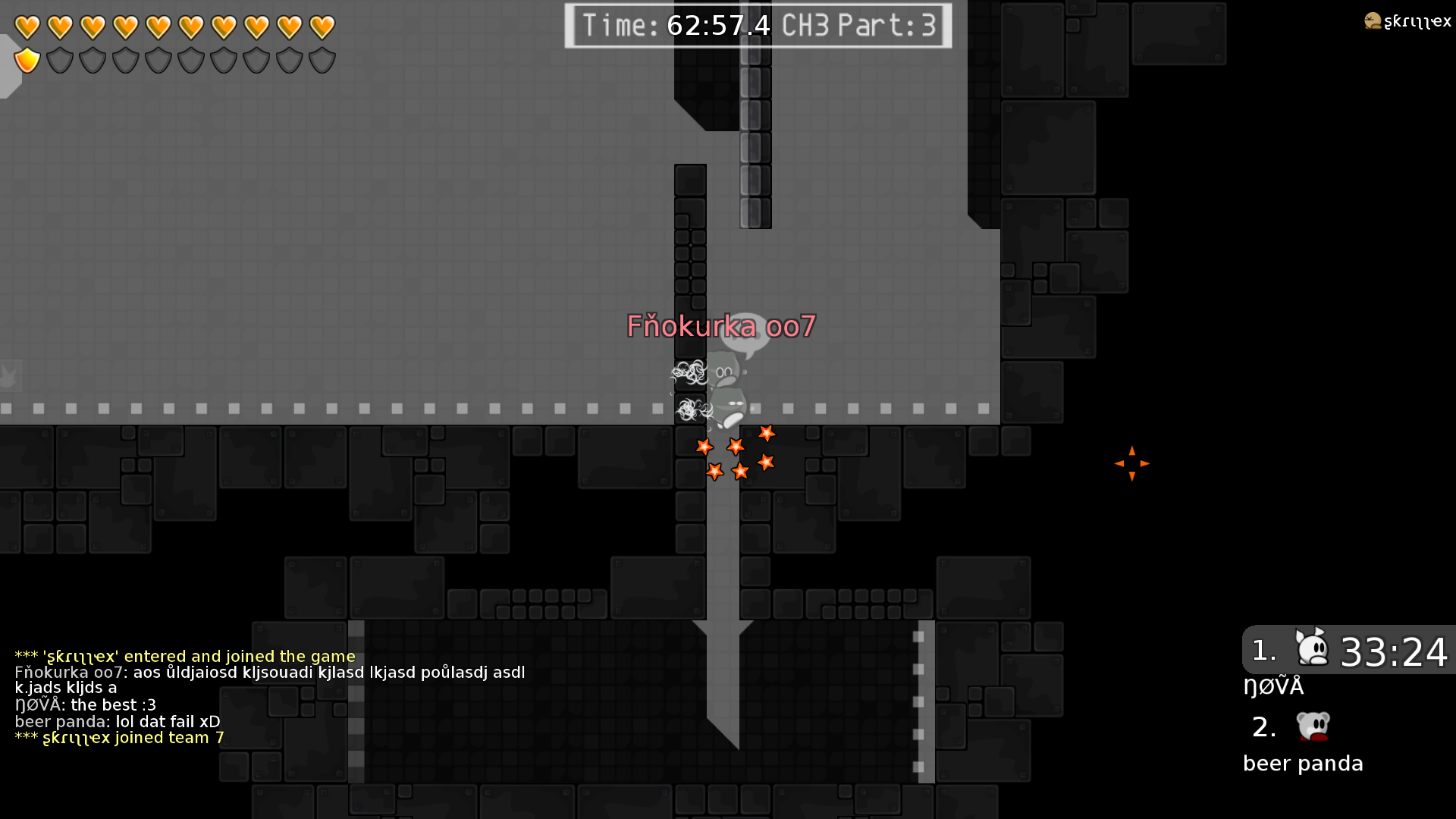Screen dimensions: 1456x819
Task: Click beer panda's chat message 'lol dat fail xD'
Action: (118, 721)
